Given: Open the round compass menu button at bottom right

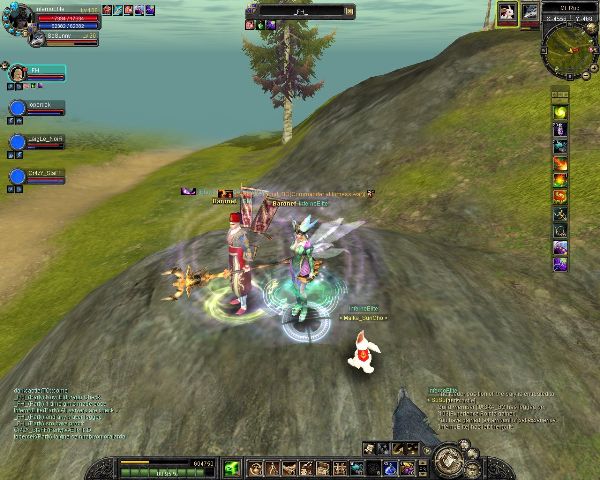Looking at the screenshot, I should pos(446,463).
